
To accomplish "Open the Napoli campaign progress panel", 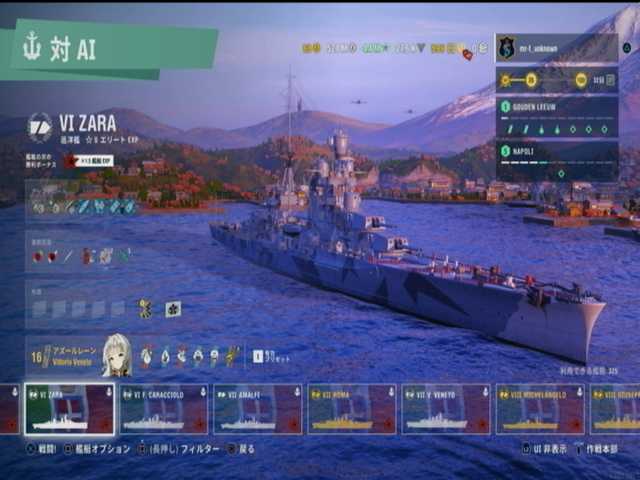I will 556,161.
